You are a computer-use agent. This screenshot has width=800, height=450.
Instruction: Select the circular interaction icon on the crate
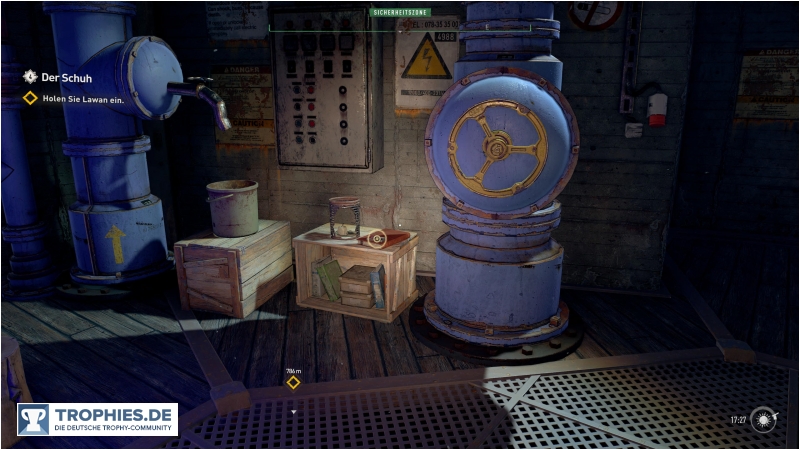pyautogui.click(x=376, y=238)
